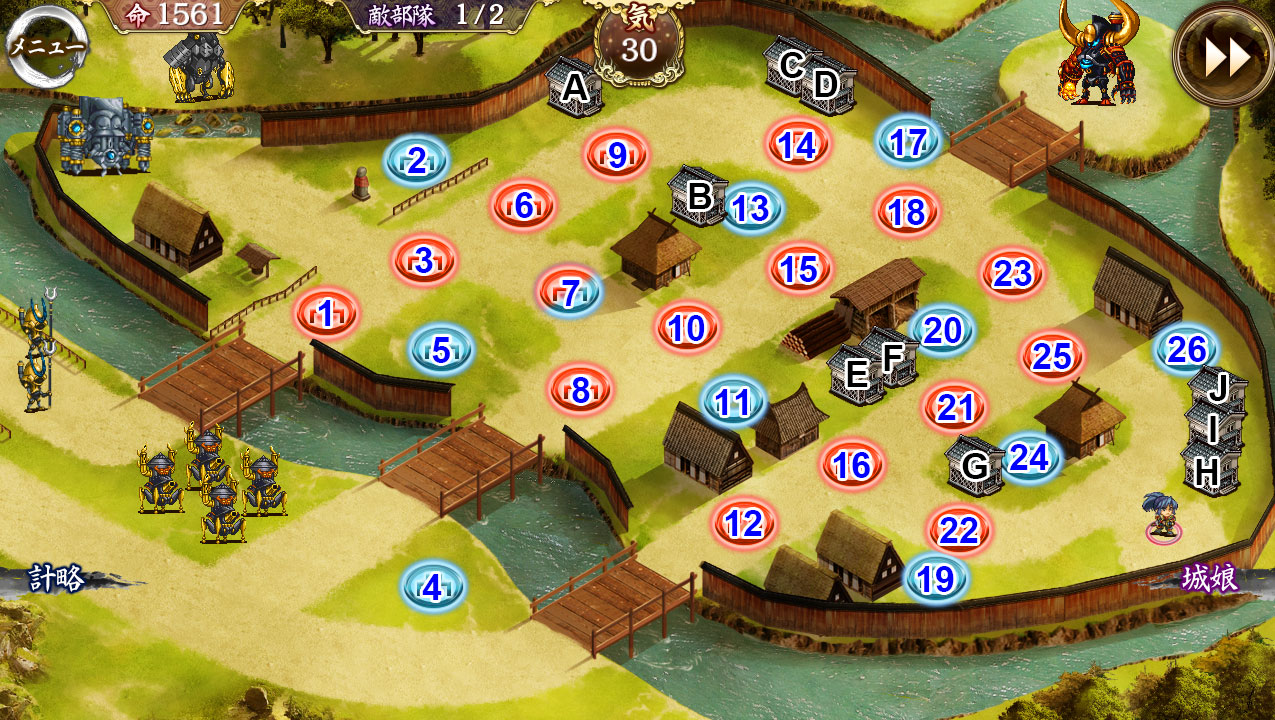Screen dimensions: 1275x720
Task: Select blue deployment slot 11
Action: click(733, 402)
